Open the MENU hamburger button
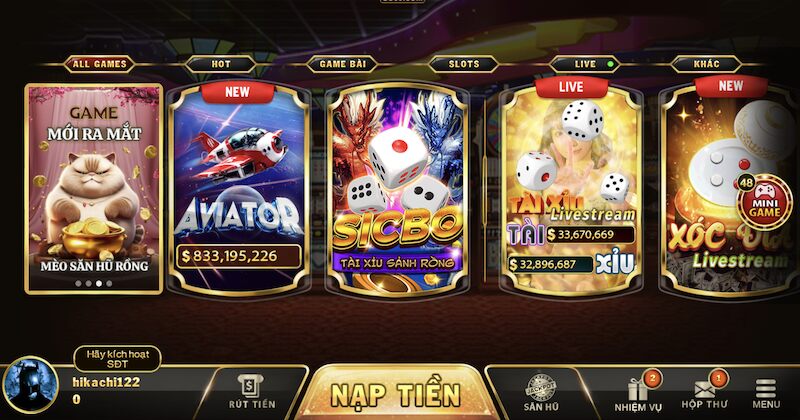The width and height of the screenshot is (800, 420). (x=766, y=392)
